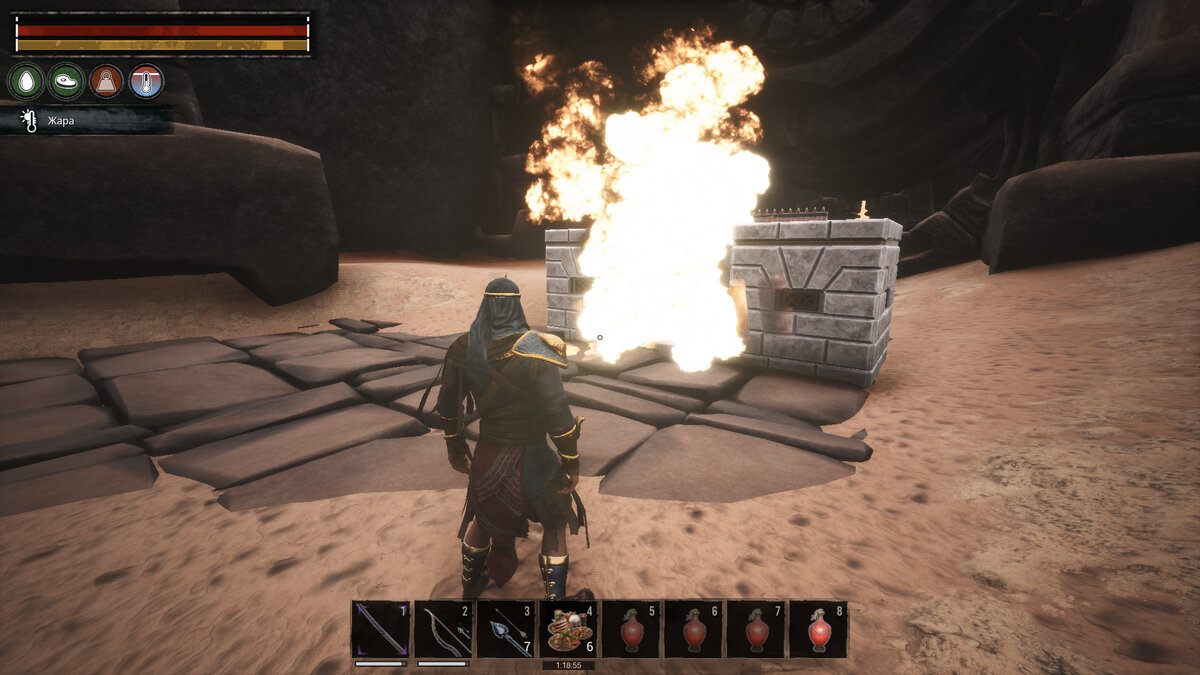Select the sword in hotbar slot 1
Image resolution: width=1200 pixels, height=675 pixels.
click(381, 629)
